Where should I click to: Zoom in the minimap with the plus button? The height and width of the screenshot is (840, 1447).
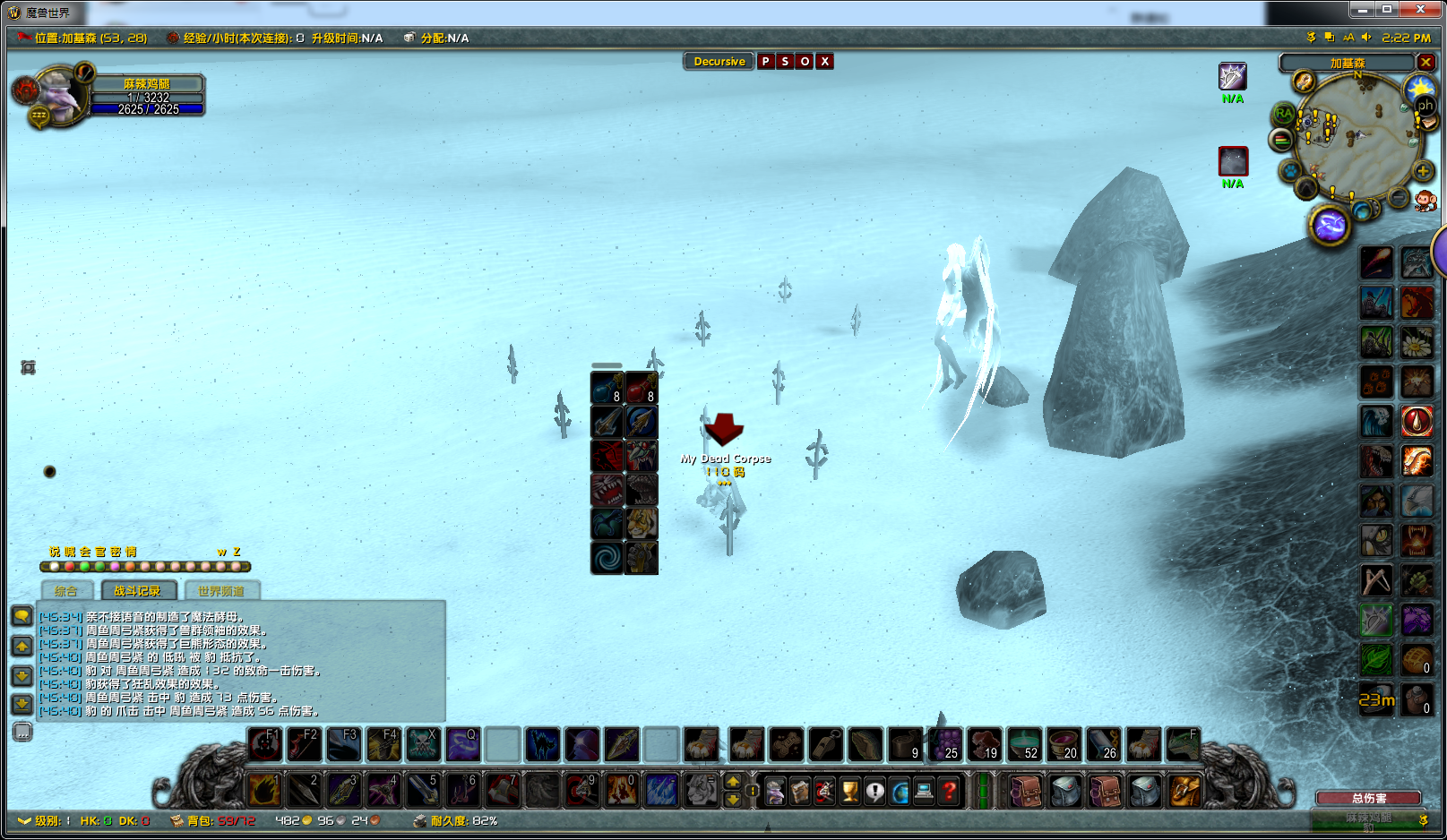coord(1423,171)
